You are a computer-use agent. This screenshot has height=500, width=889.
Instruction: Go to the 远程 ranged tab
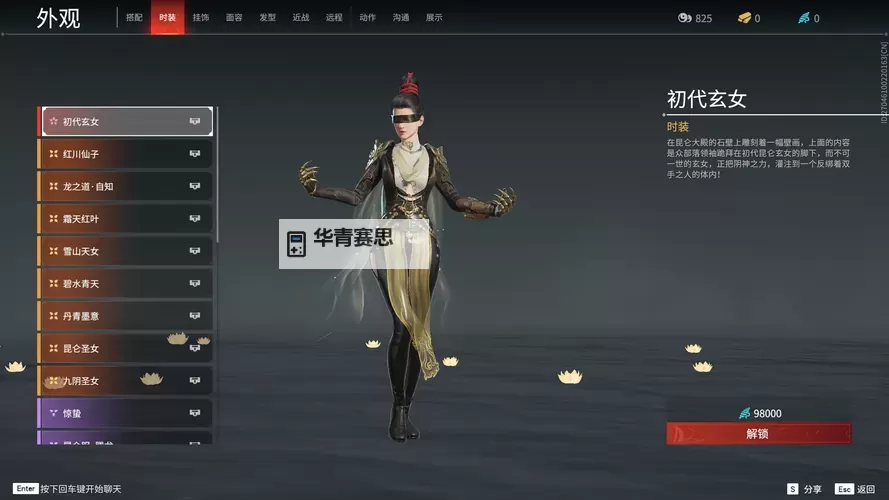coord(334,18)
